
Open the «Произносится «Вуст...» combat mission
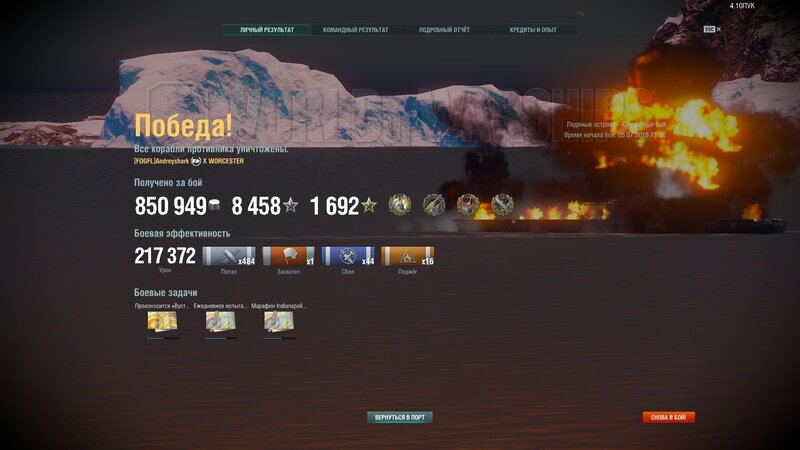tap(162, 321)
